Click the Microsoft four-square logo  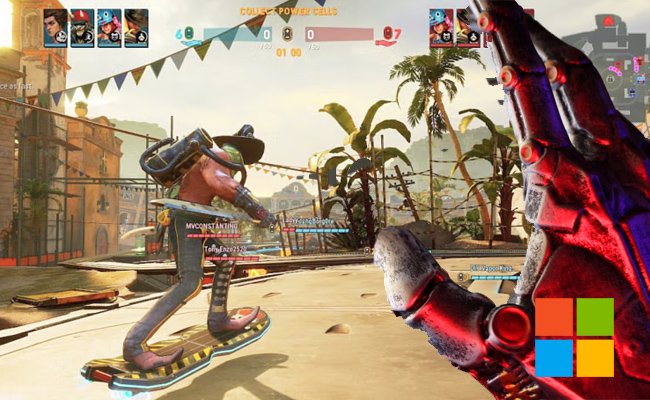point(573,336)
